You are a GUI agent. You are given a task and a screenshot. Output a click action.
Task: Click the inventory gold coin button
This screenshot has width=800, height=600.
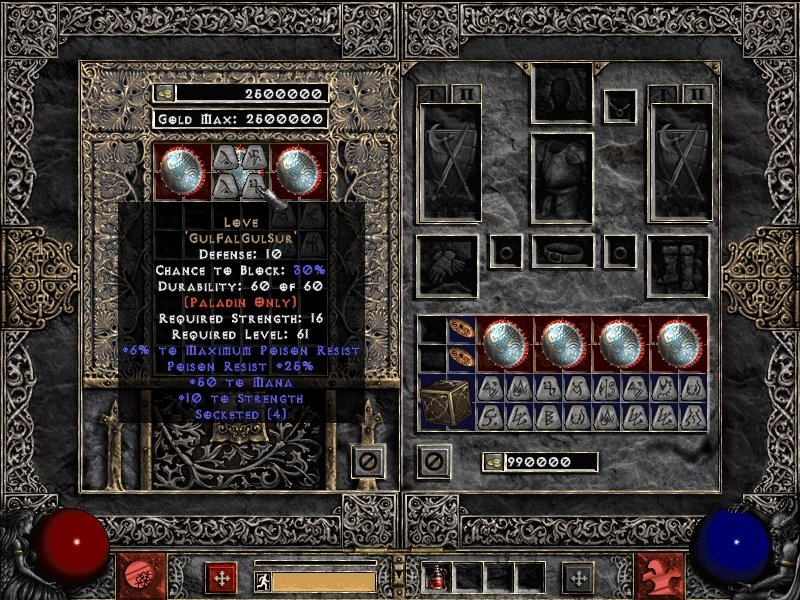pyautogui.click(x=493, y=462)
